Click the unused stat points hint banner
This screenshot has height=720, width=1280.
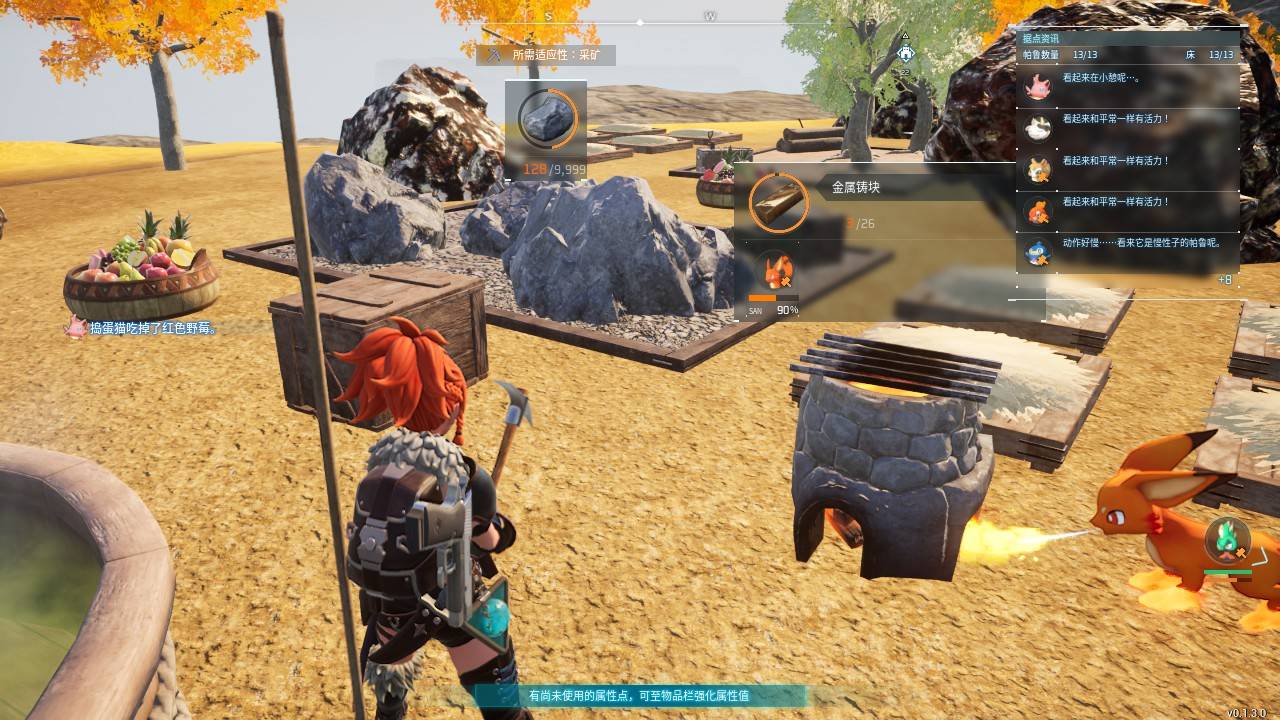639,695
